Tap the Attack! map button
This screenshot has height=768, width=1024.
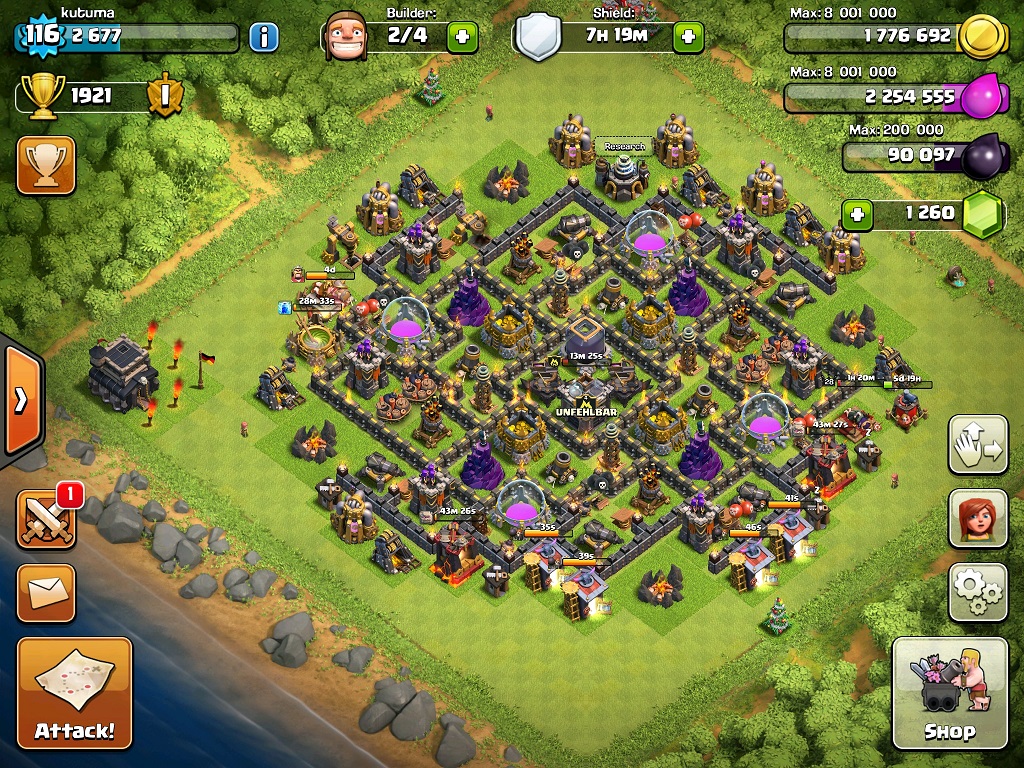coord(75,692)
